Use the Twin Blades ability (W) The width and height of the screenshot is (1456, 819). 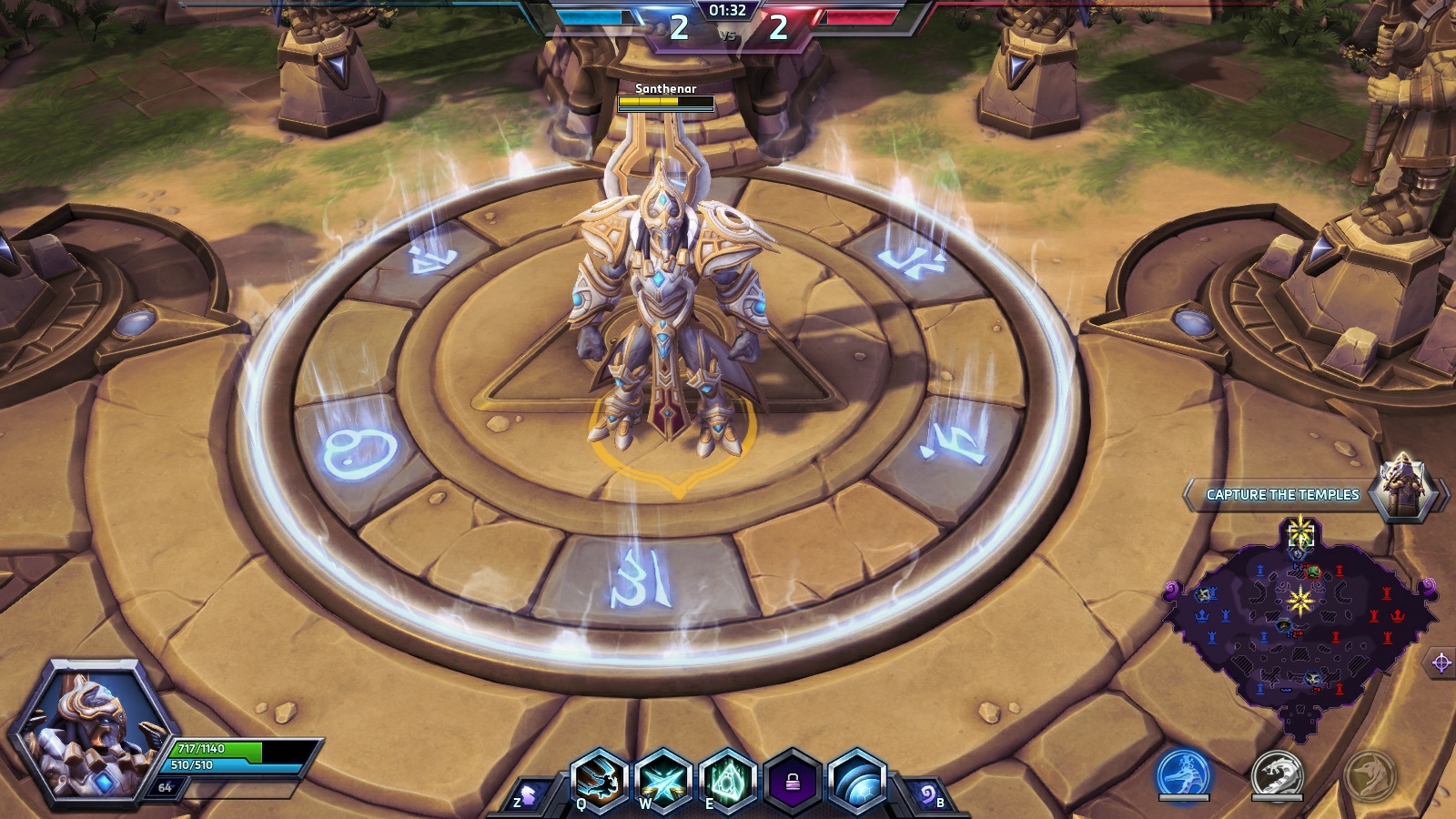tap(662, 781)
